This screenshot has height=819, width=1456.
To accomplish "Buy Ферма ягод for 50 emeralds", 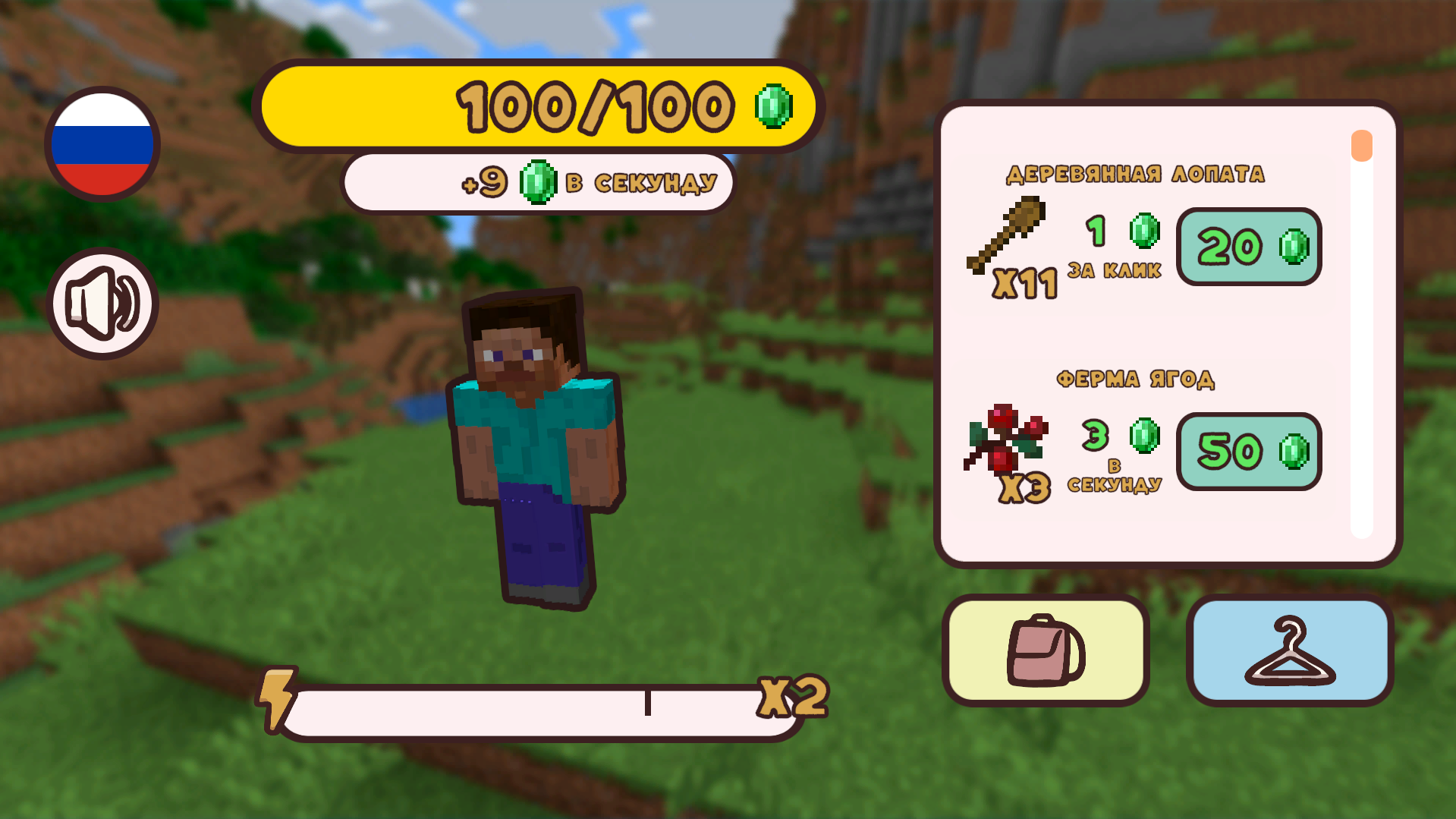I will (x=1248, y=450).
